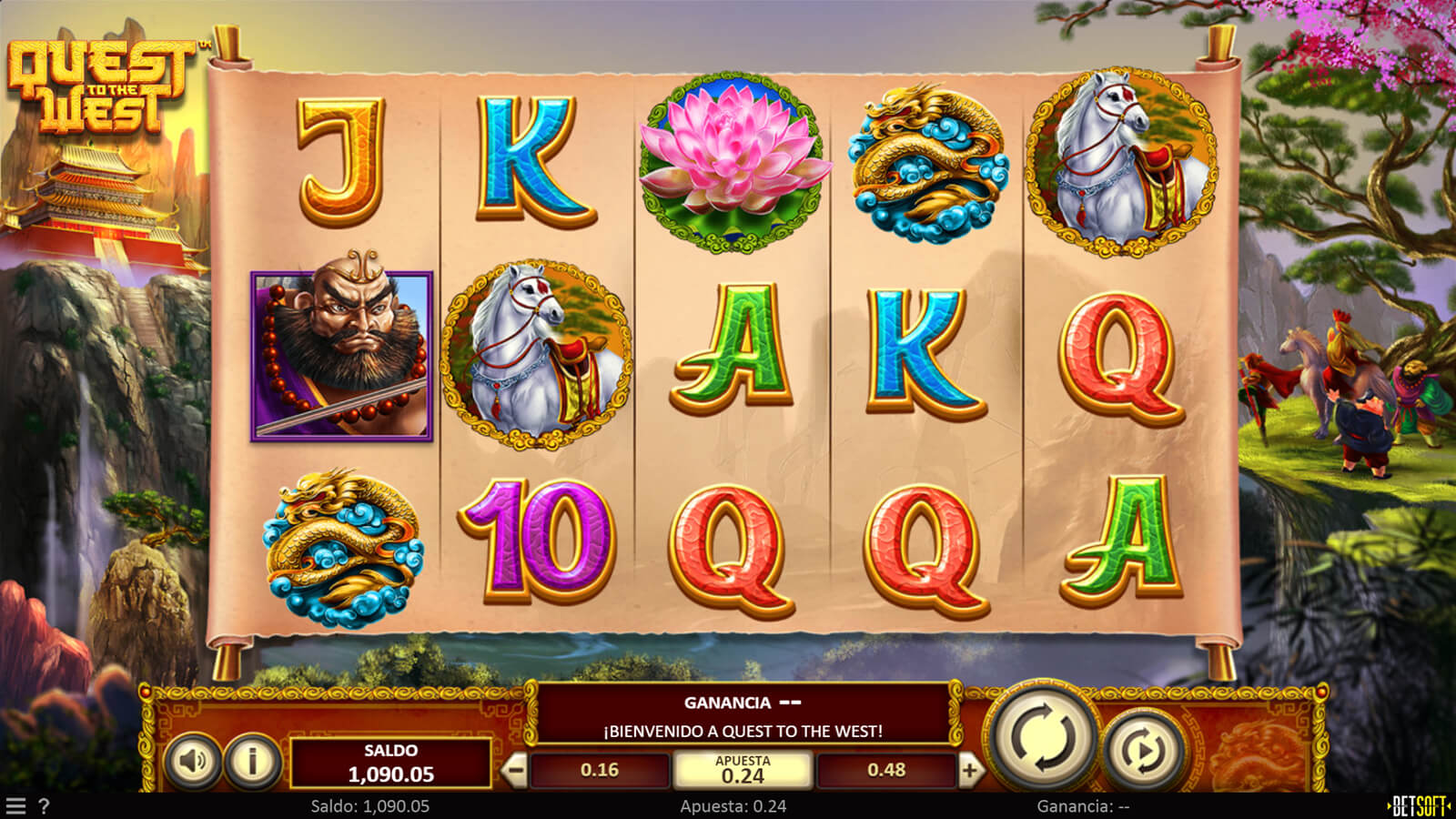
Task: Select the 0.16 bet amount
Action: [x=600, y=771]
